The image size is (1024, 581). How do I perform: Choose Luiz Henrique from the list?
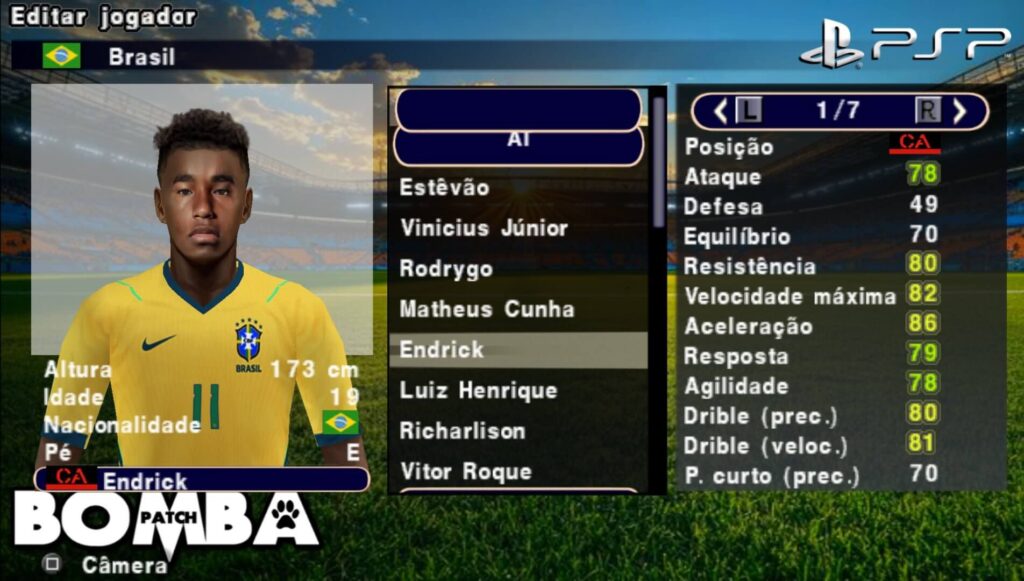coord(478,390)
